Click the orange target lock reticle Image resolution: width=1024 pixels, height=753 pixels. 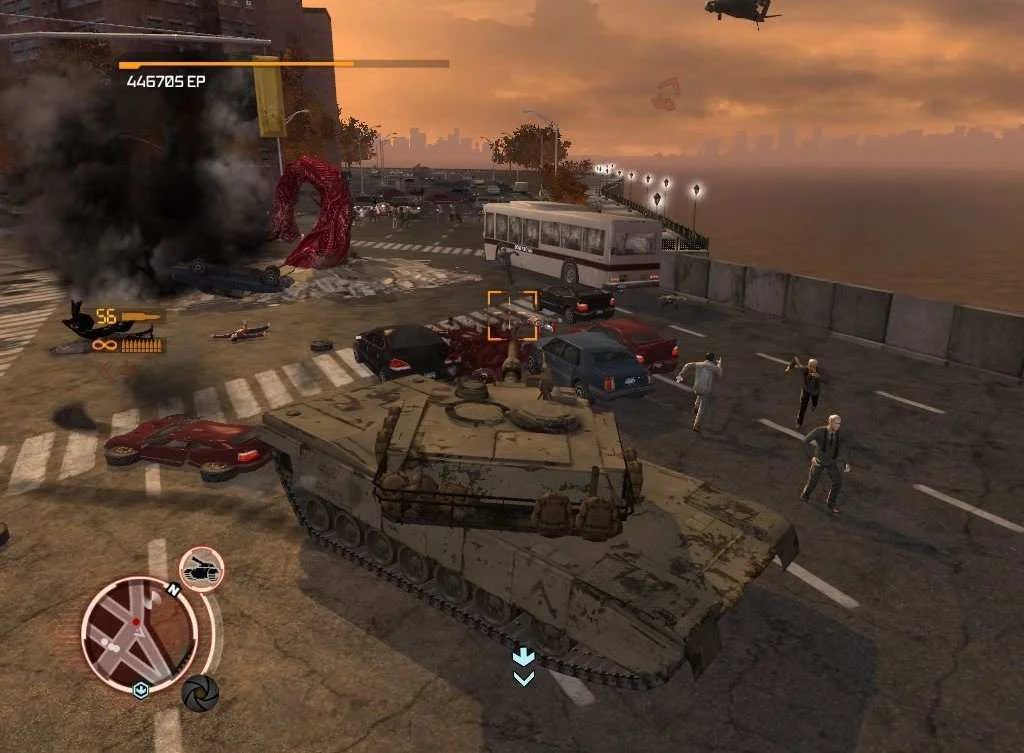[x=512, y=316]
